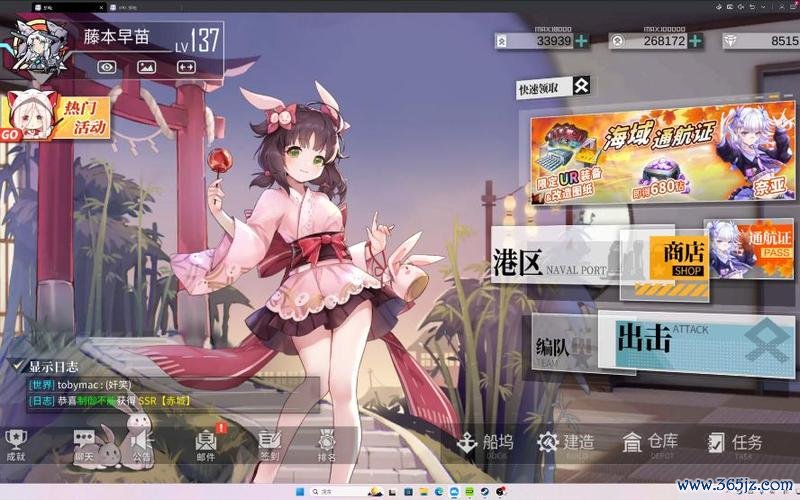Open the picture icon to change background
Viewport: 800px width, 500px height.
click(x=146, y=67)
